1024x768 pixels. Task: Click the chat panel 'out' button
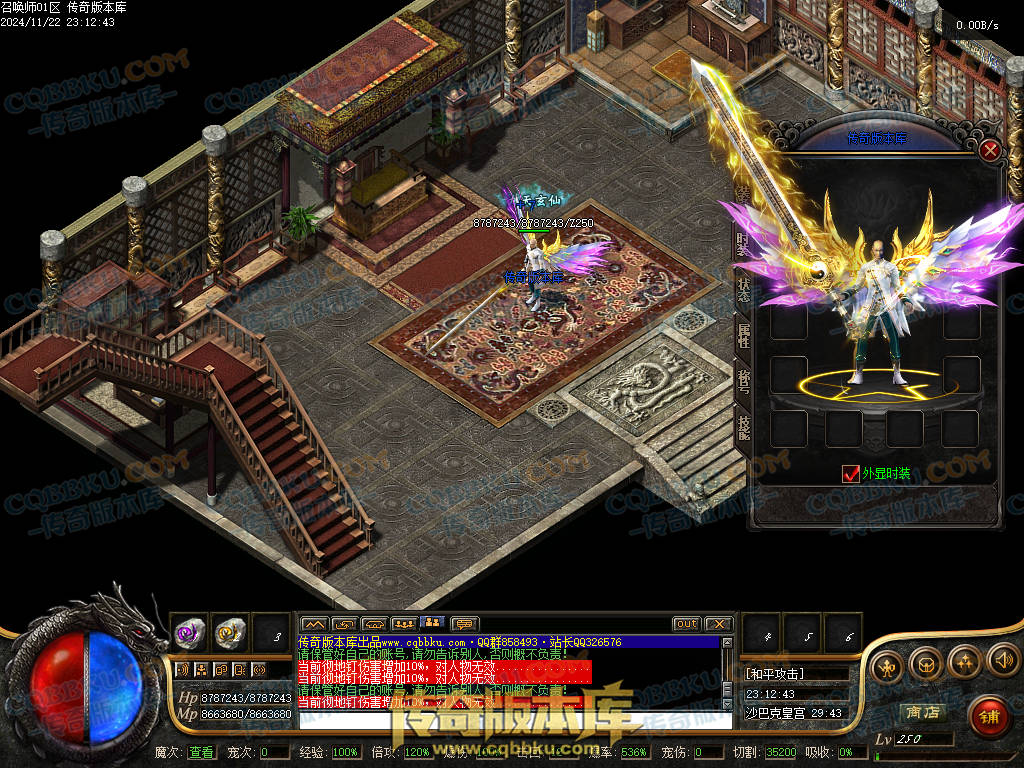tap(686, 624)
